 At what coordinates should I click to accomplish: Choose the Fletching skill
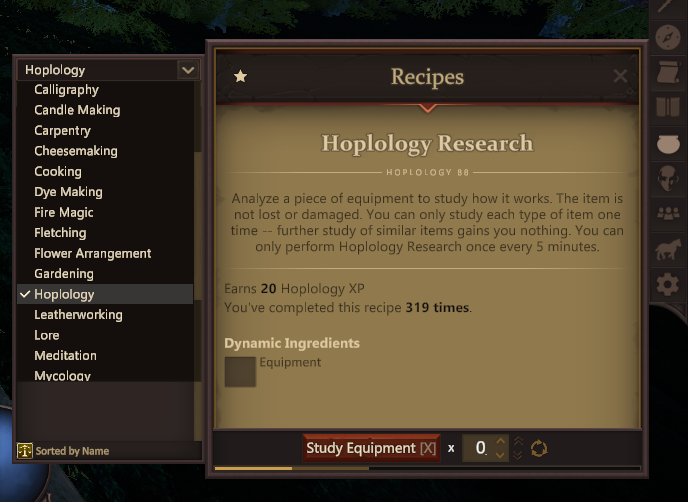point(60,233)
